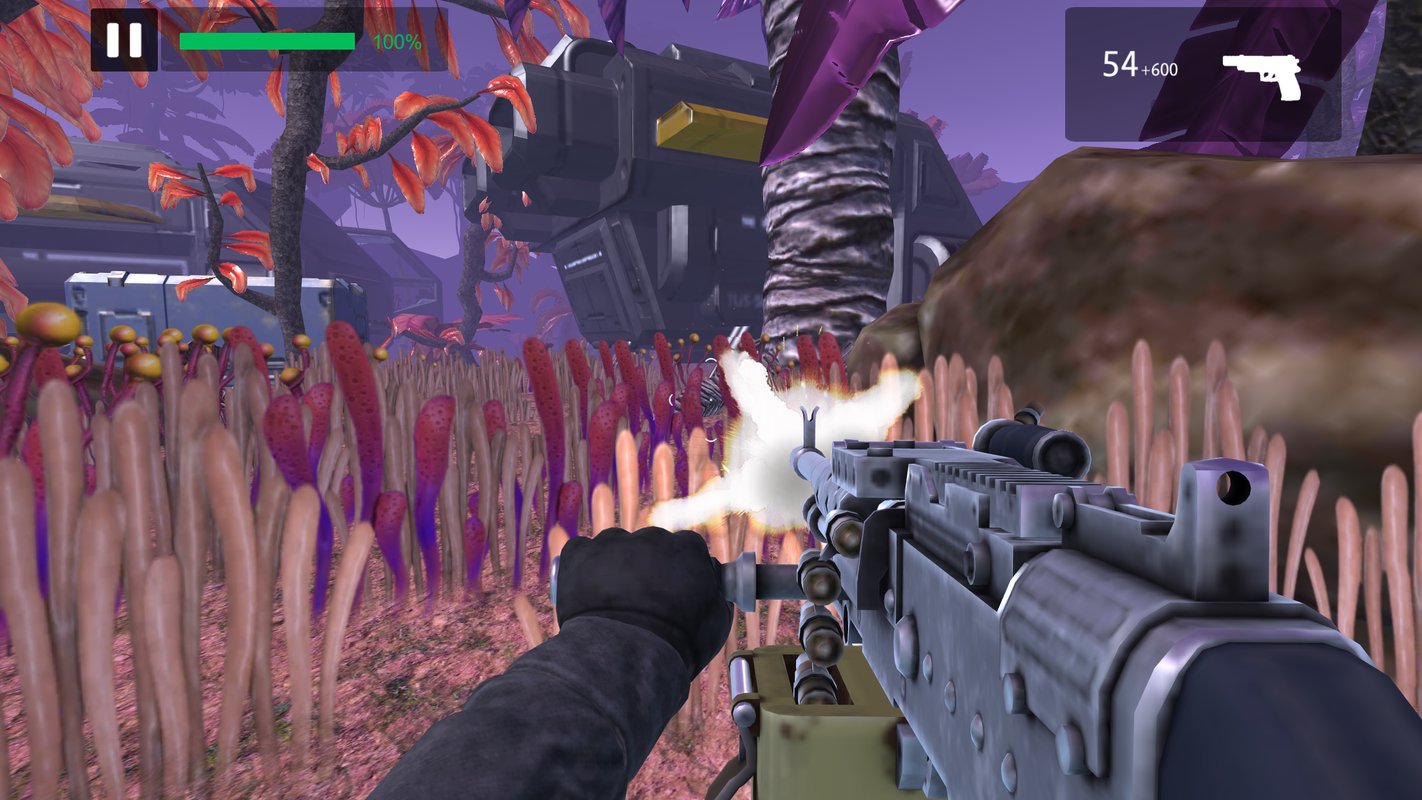Tap the pistol weapon switch icon
The width and height of the screenshot is (1422, 800).
click(1261, 75)
